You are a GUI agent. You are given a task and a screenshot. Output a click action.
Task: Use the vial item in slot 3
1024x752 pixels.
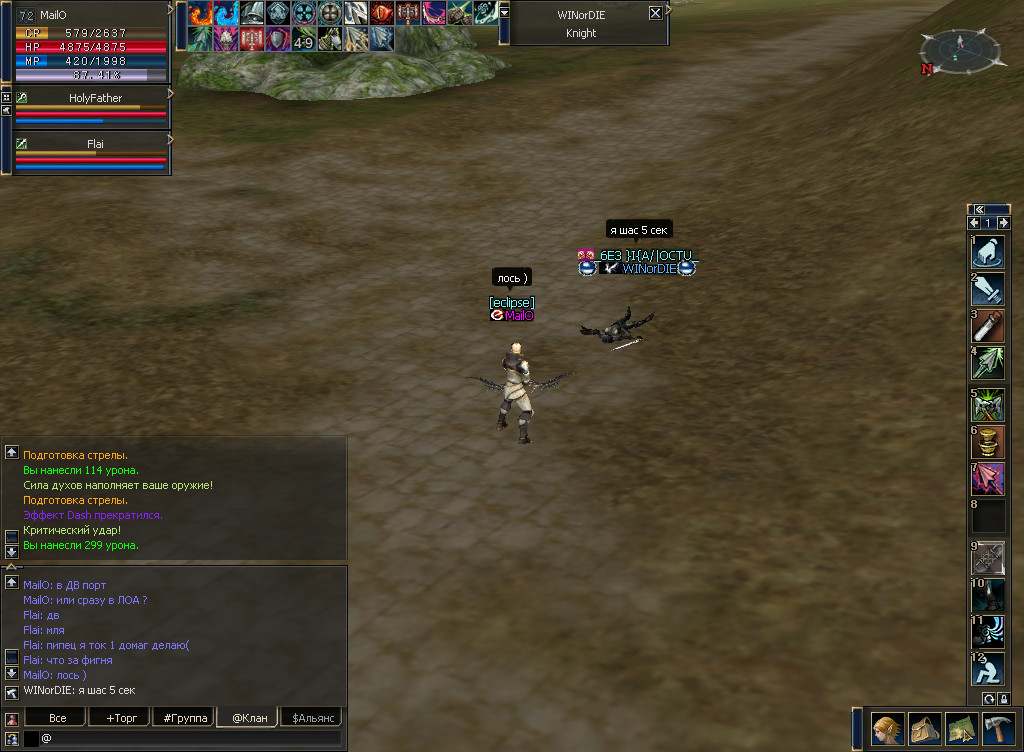tap(988, 326)
